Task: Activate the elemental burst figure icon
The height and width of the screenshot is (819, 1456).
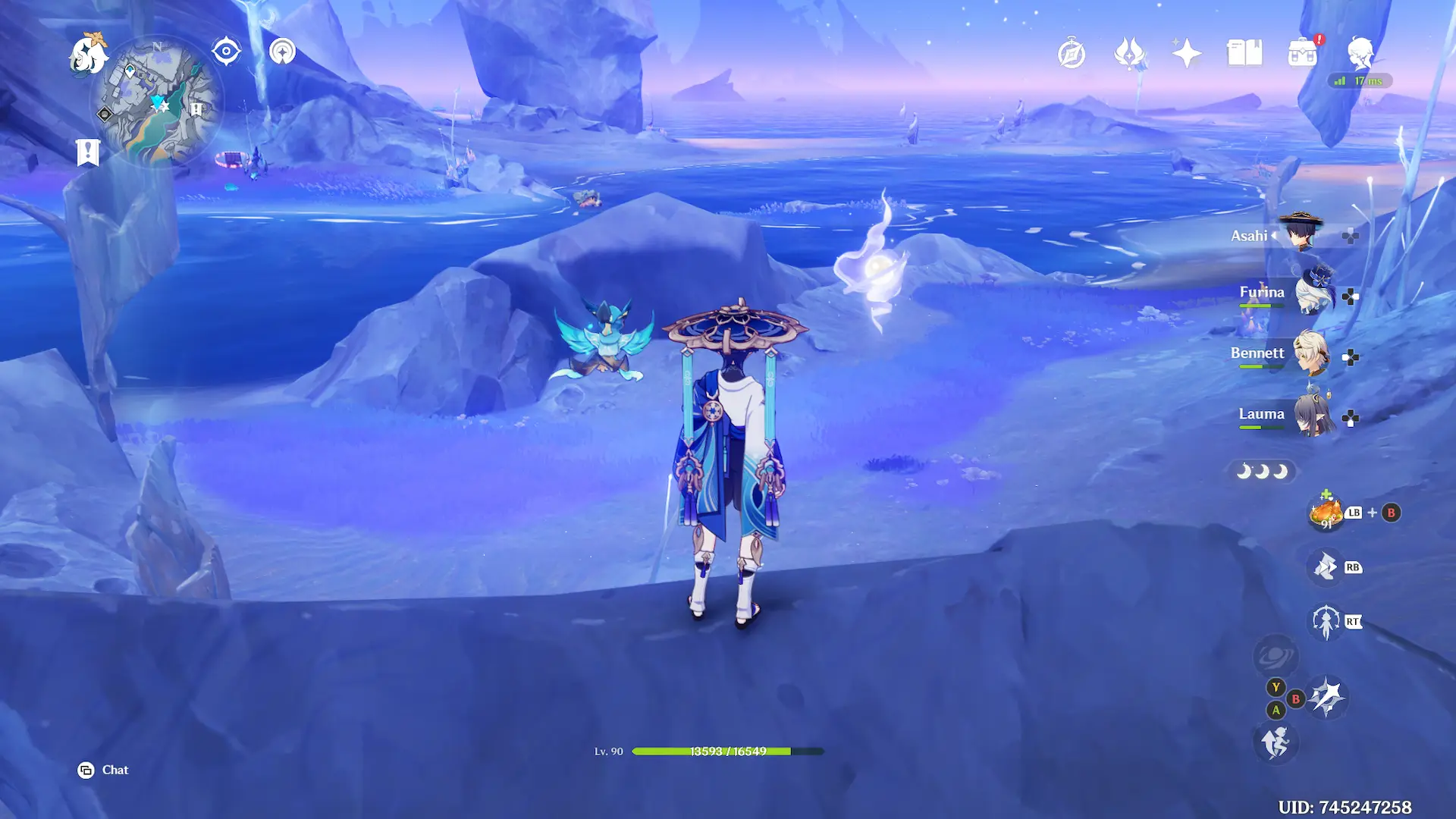Action: 1326,622
